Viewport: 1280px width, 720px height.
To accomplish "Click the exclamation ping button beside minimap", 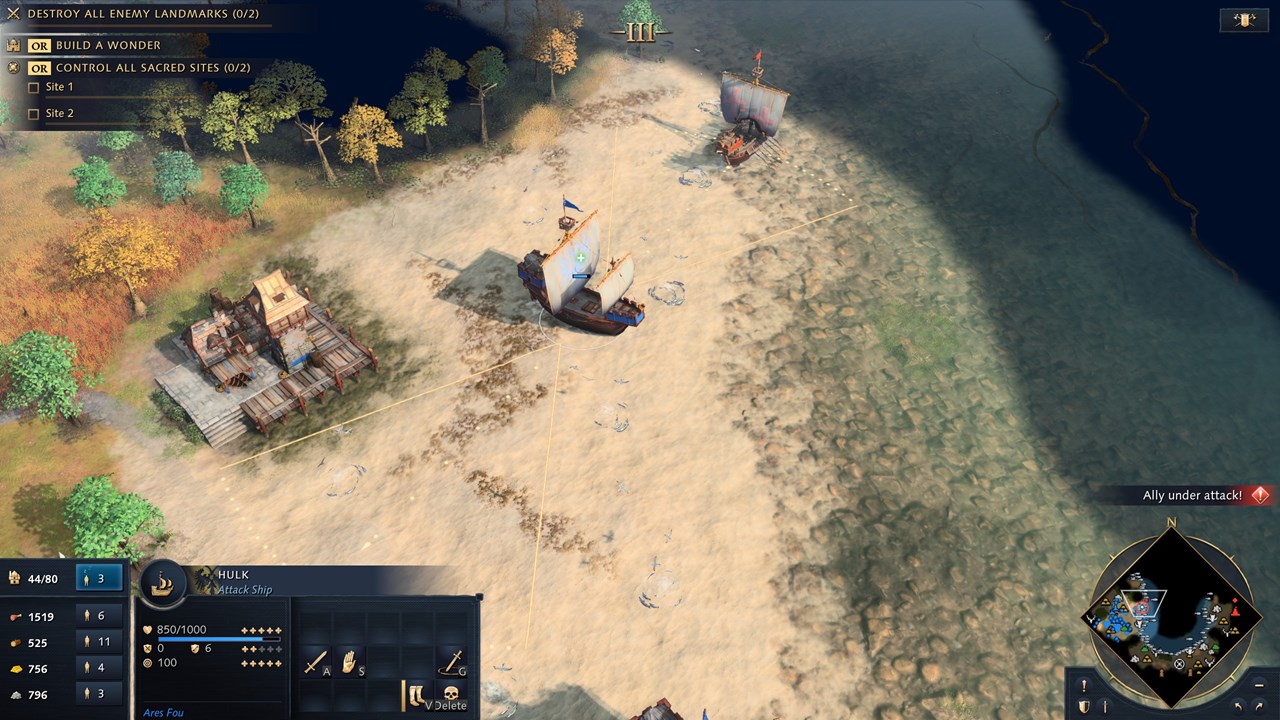I will (x=1083, y=686).
